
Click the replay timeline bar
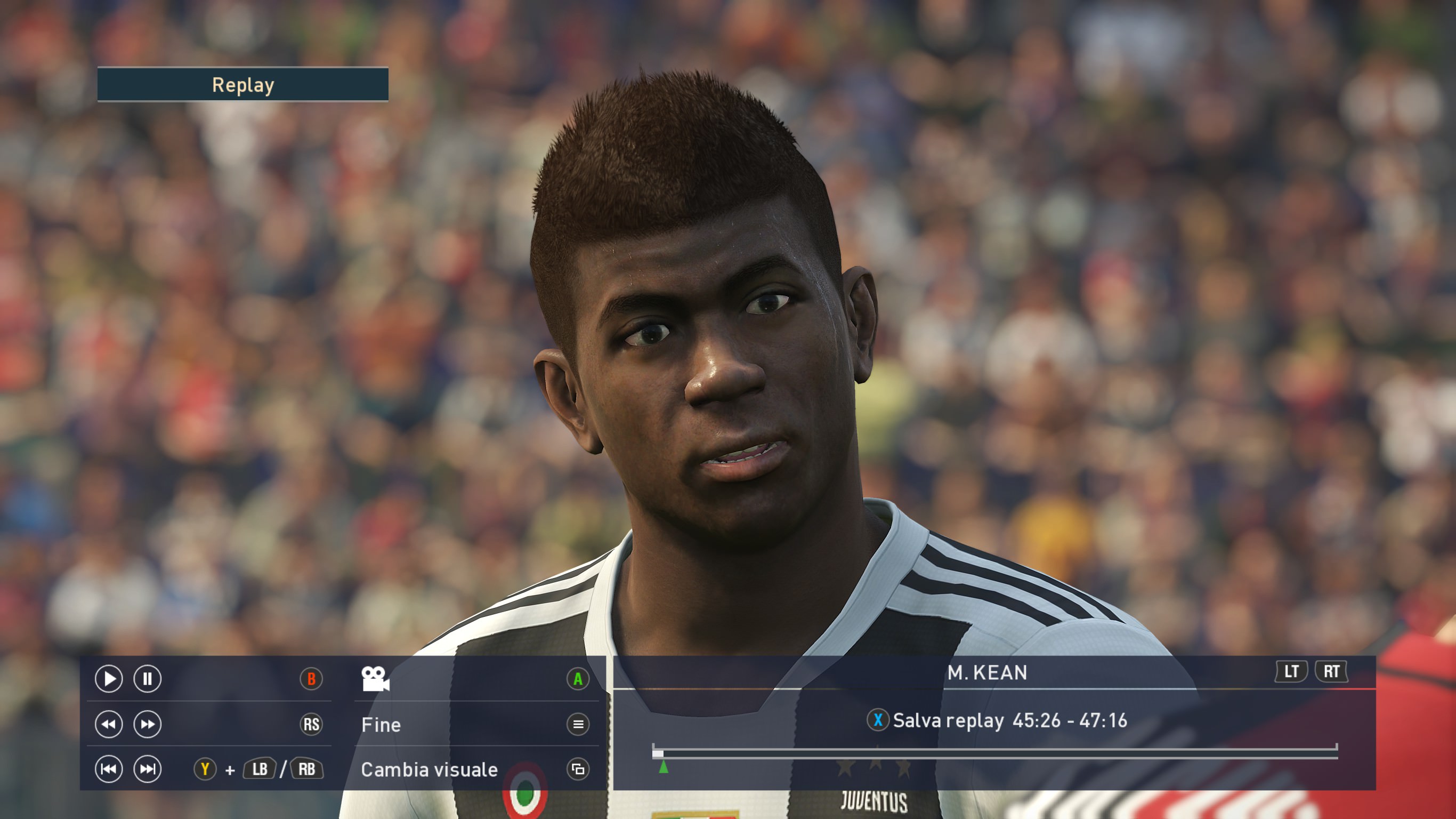[995, 753]
